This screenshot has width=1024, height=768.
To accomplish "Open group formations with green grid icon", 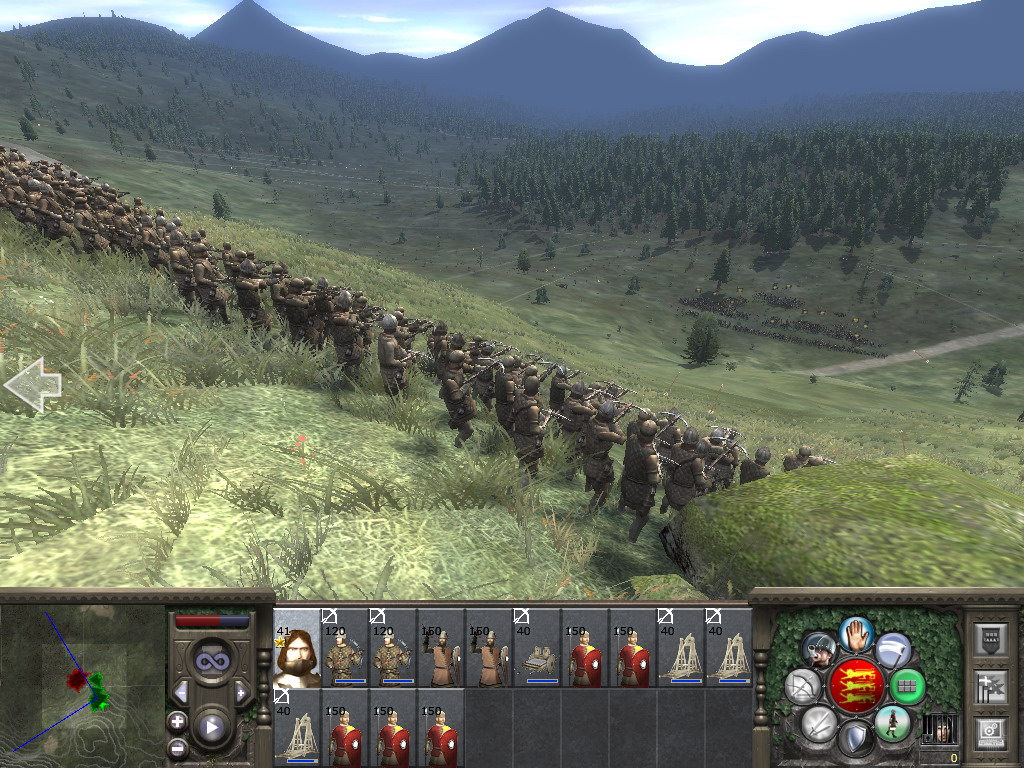I will 908,686.
